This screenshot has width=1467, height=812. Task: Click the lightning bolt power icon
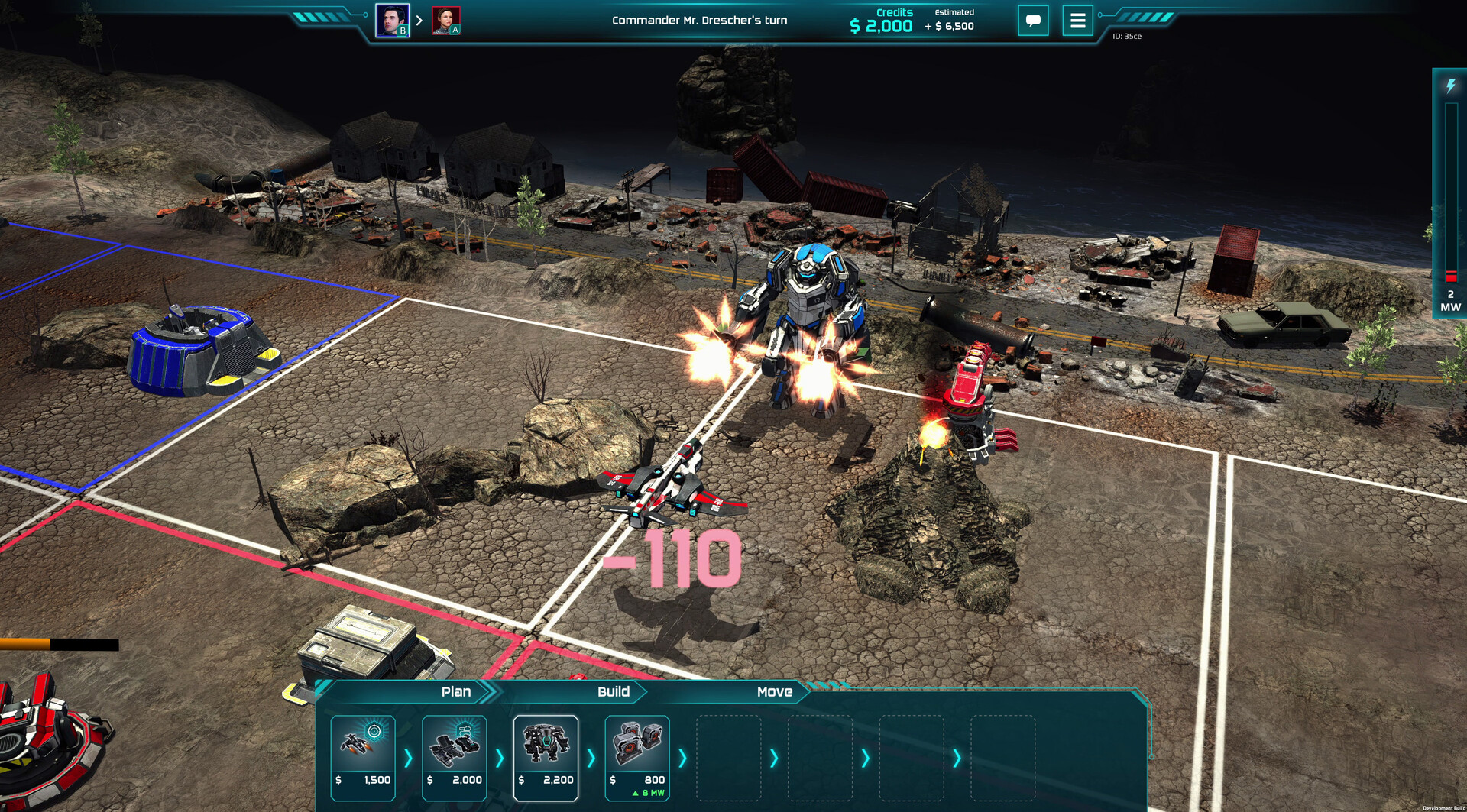[x=1450, y=86]
